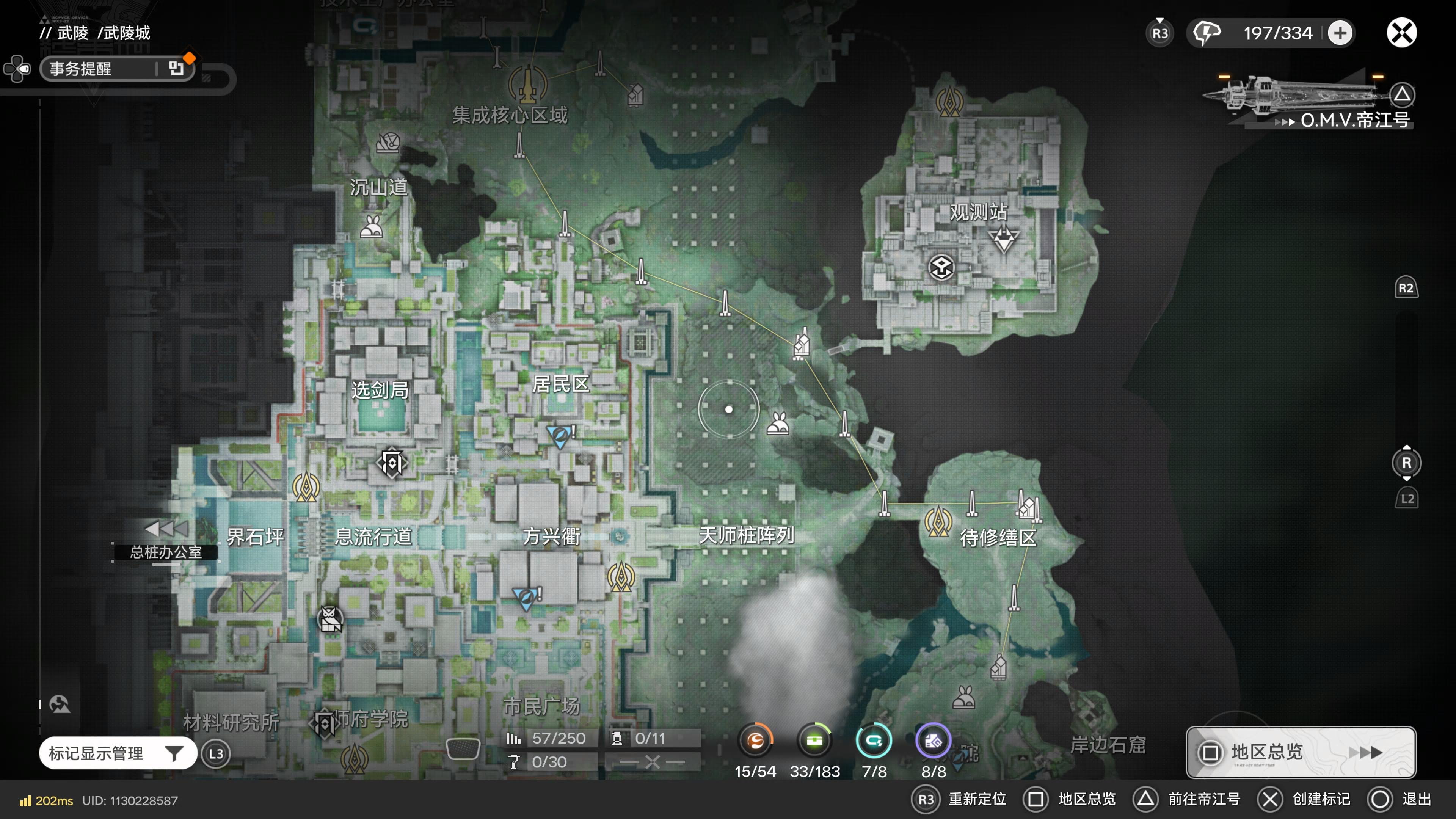Select the owl marker below 息流行道
Image resolution: width=1456 pixels, height=819 pixels.
coord(331,620)
